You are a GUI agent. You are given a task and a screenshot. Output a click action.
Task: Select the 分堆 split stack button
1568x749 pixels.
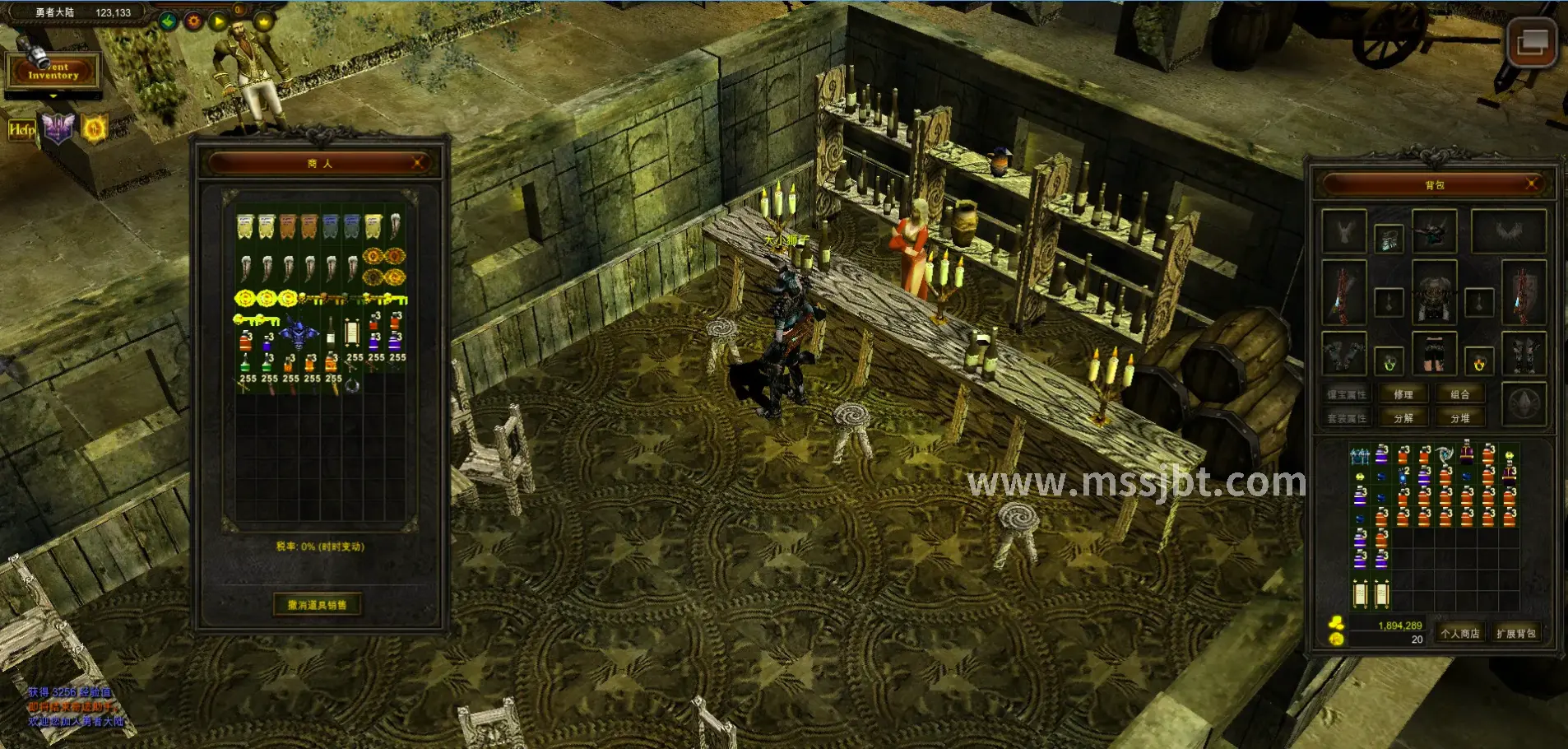pyautogui.click(x=1460, y=418)
